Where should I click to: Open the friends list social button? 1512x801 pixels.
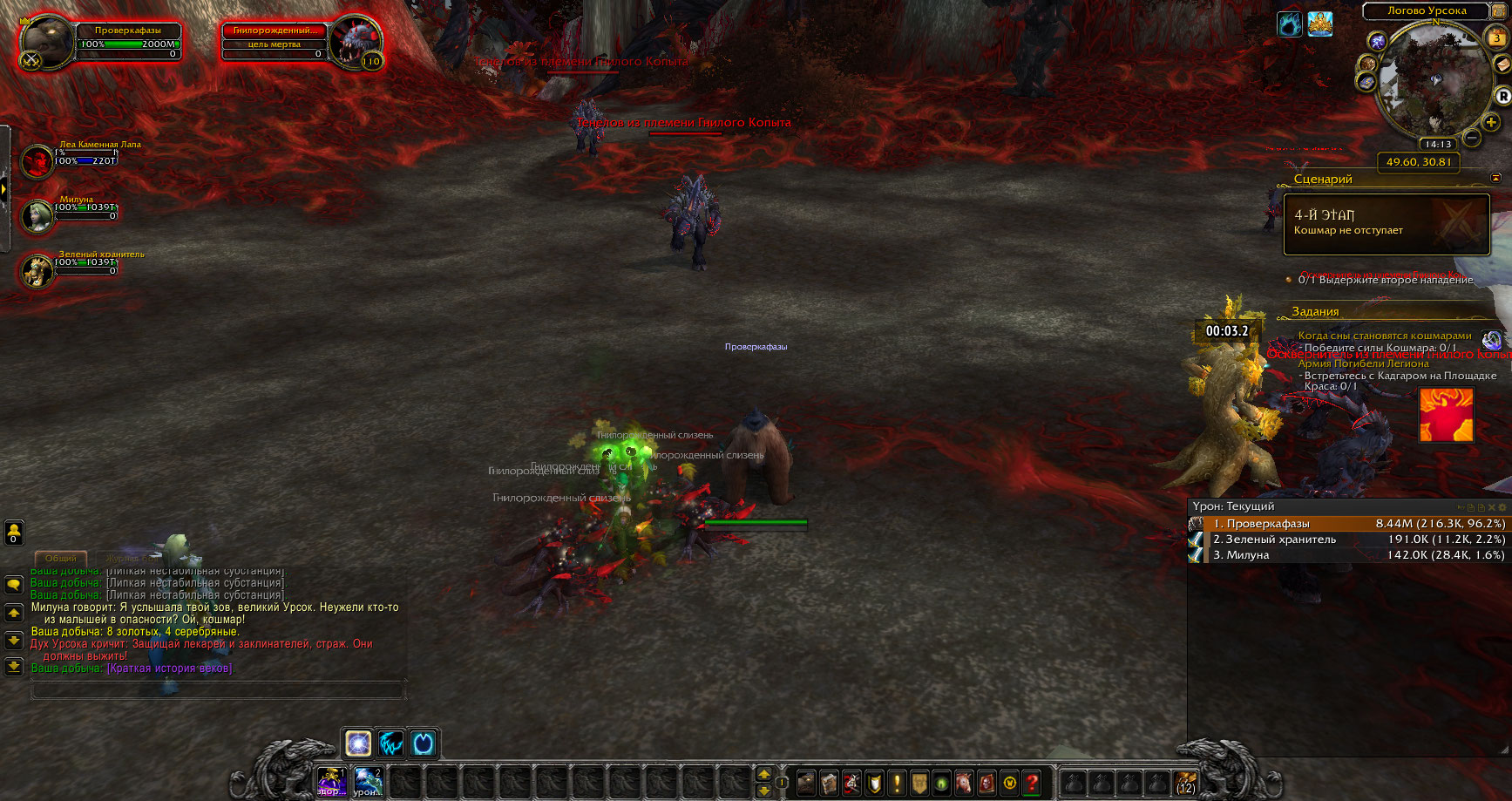[x=14, y=532]
